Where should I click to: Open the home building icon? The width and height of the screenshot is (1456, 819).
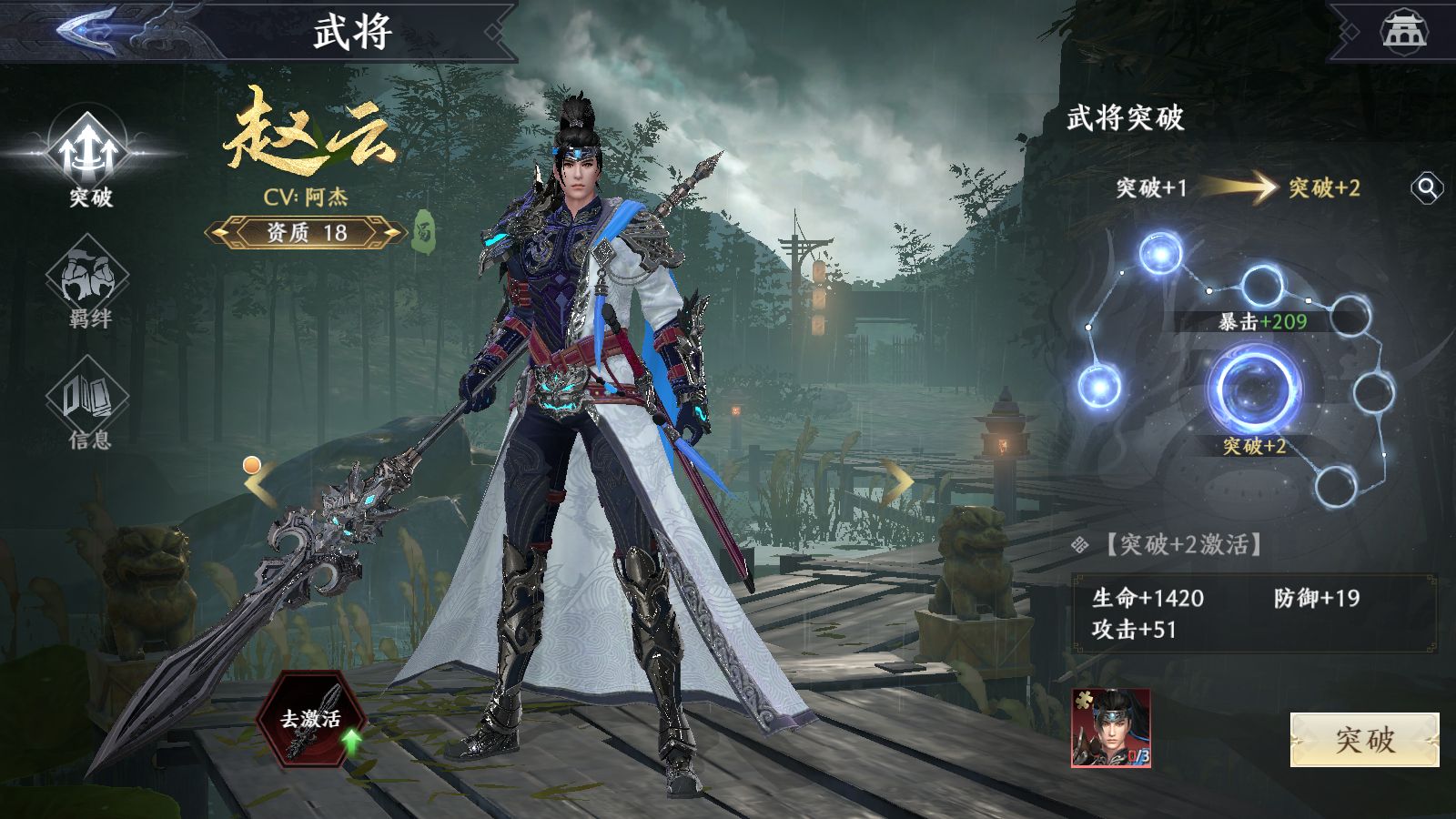1404,30
